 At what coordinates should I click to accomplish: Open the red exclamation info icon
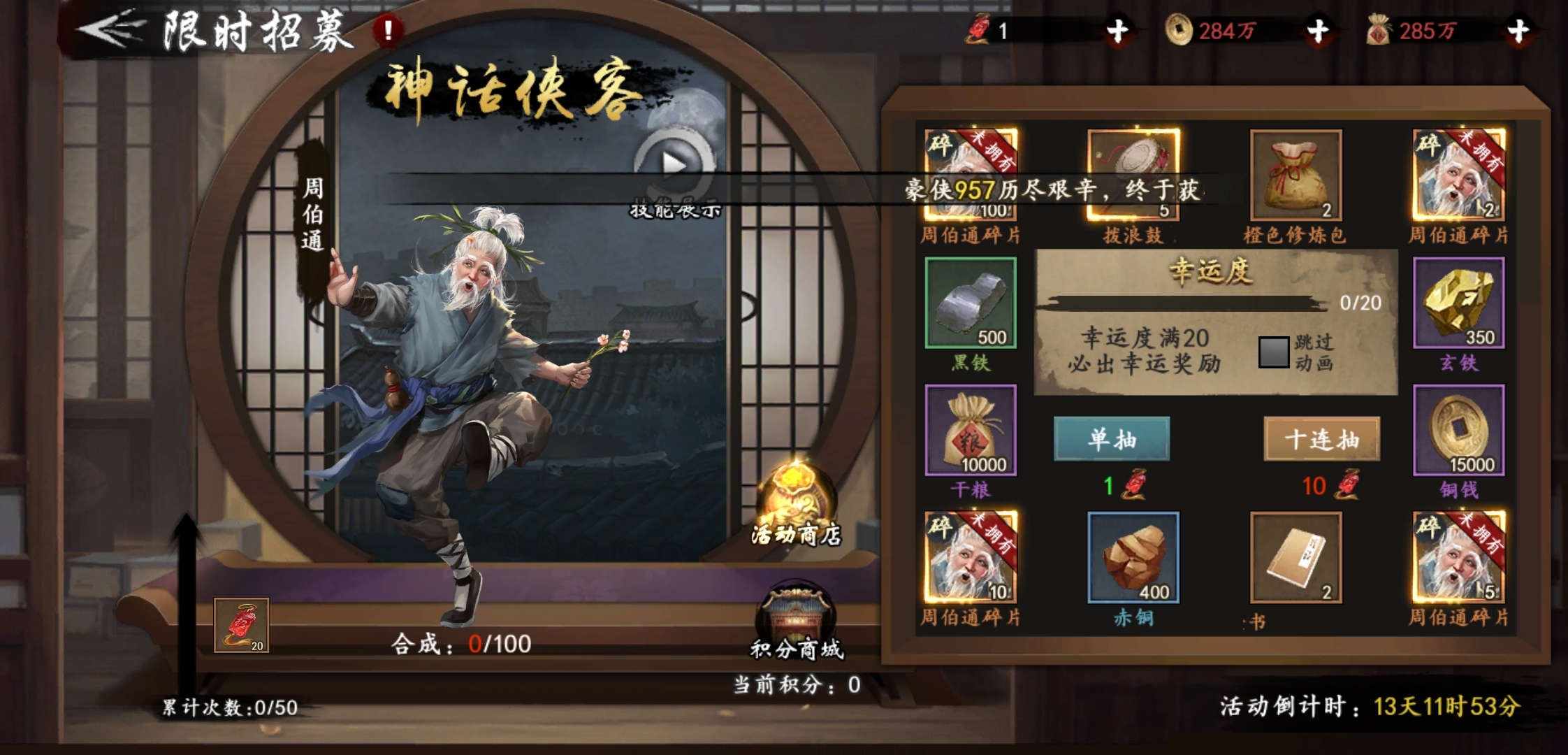(387, 30)
